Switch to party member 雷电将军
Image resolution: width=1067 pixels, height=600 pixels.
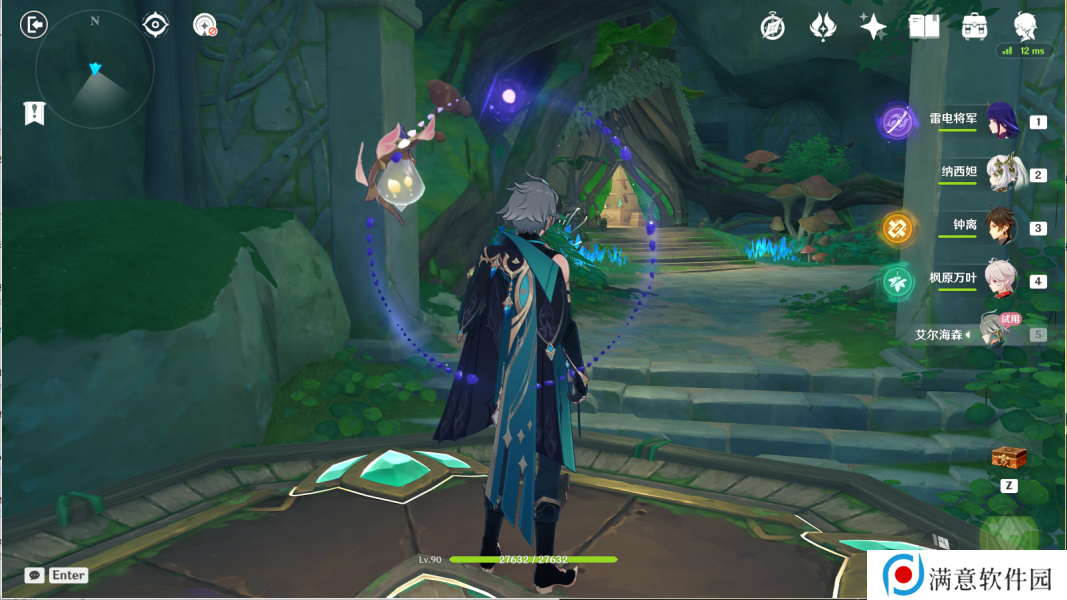point(1000,121)
